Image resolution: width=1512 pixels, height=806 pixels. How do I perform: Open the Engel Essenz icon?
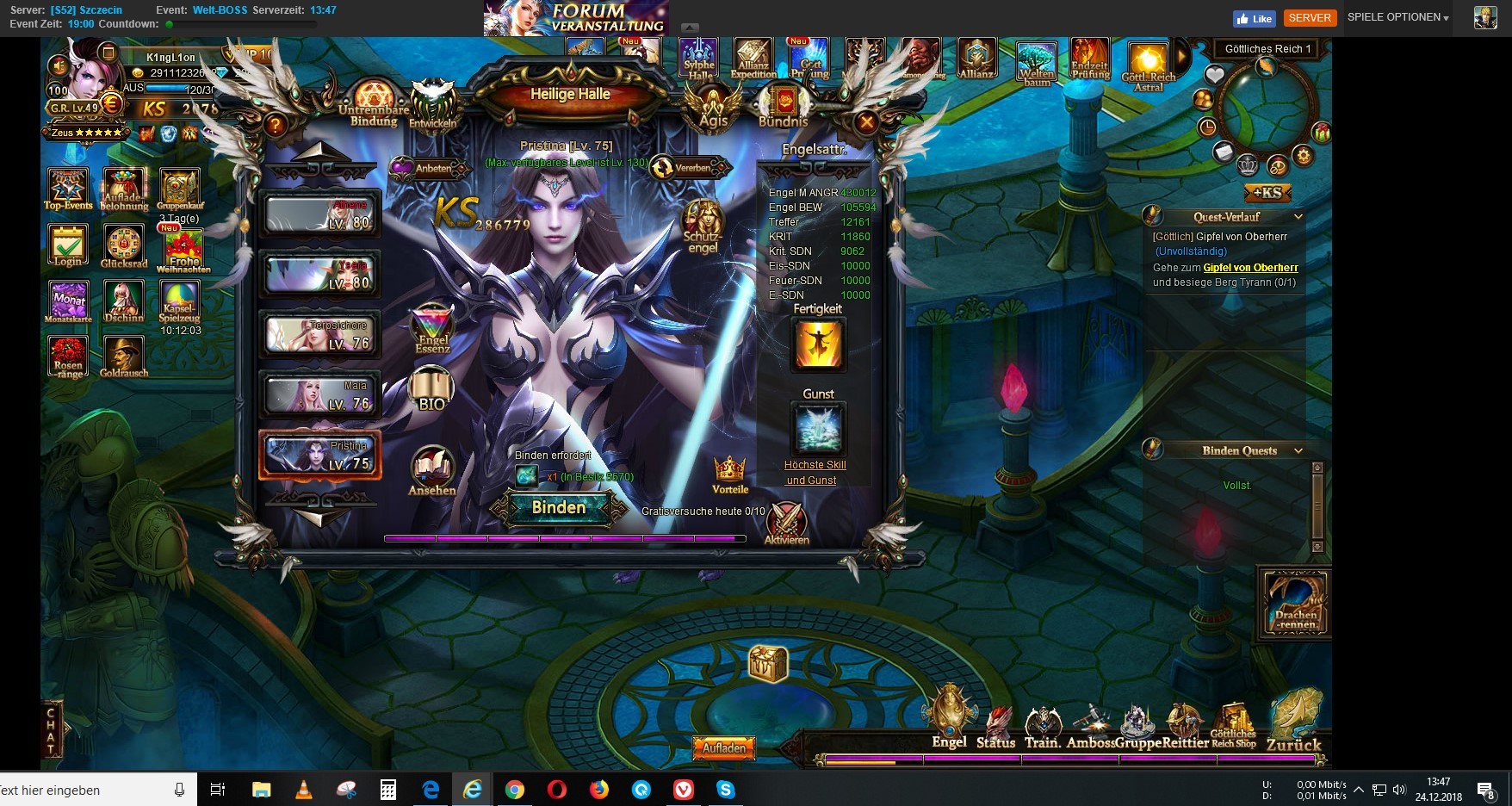tap(432, 328)
